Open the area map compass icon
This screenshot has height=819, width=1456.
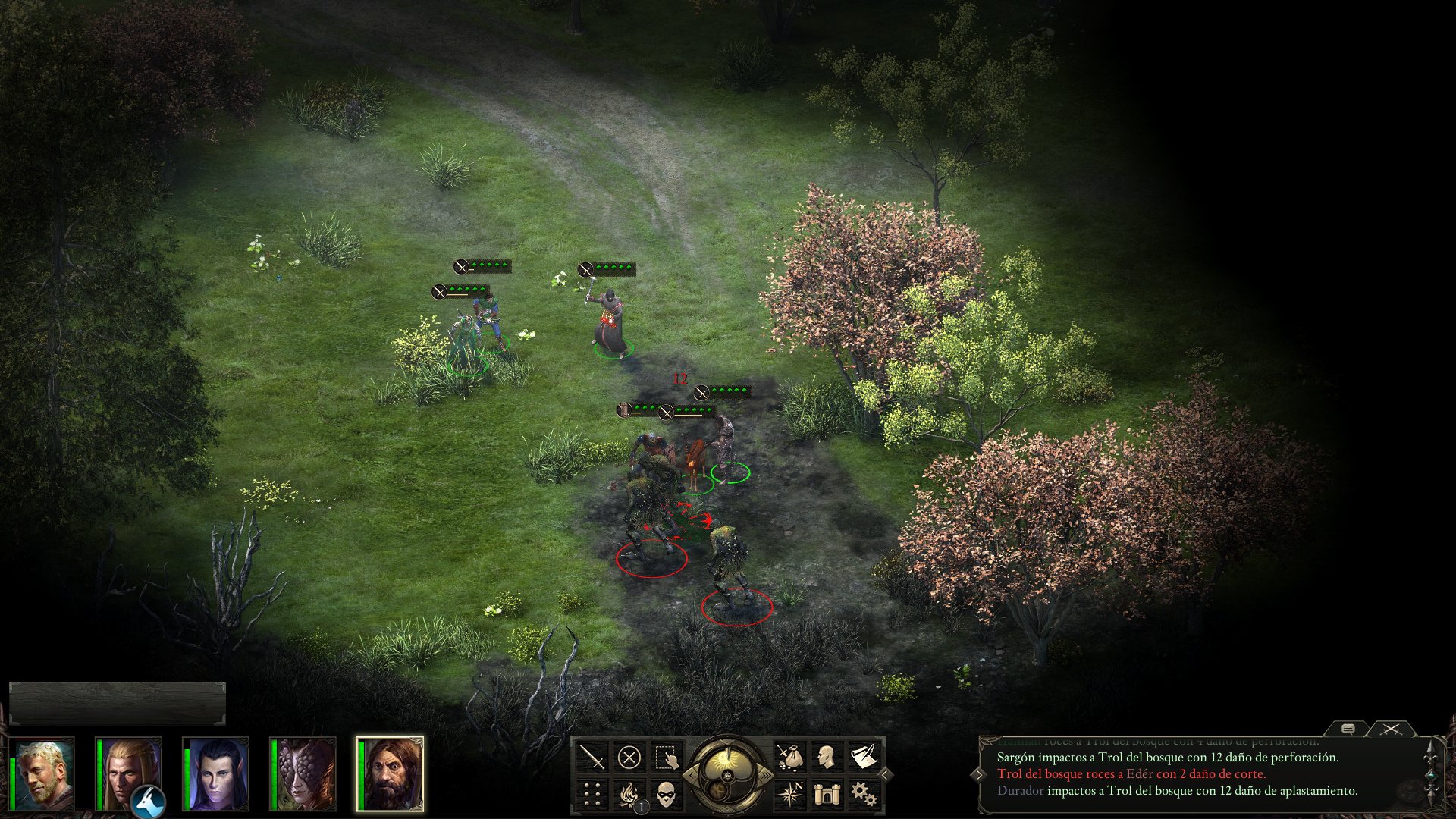coord(792,794)
